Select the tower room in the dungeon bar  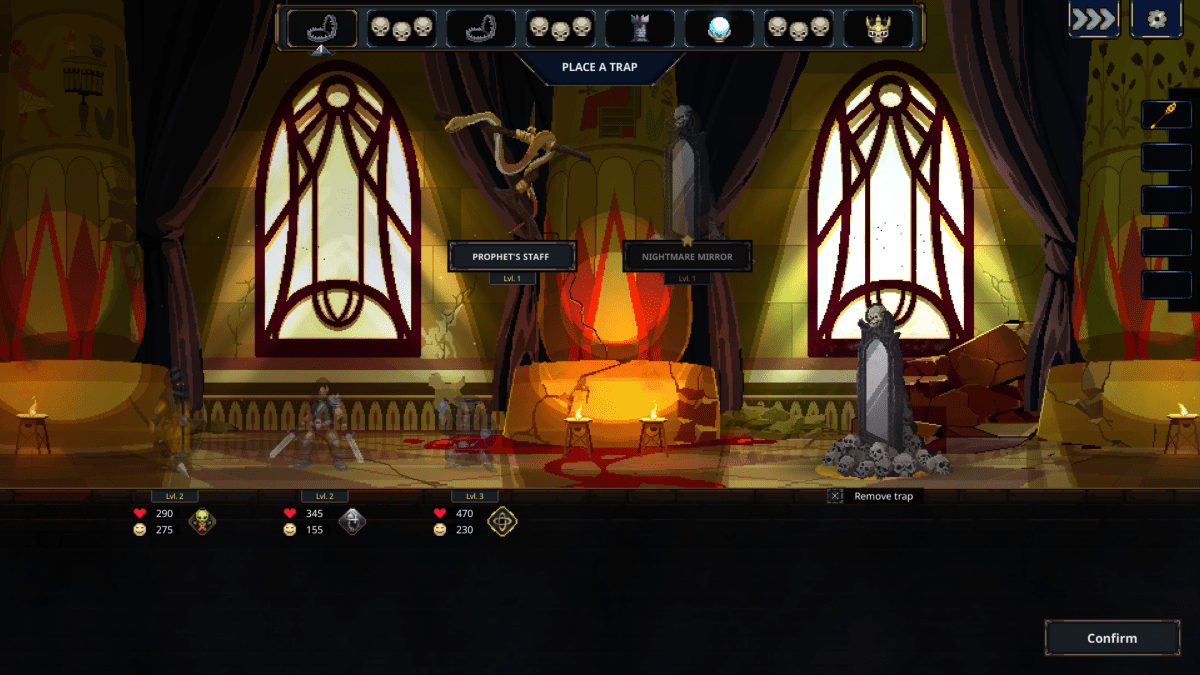click(x=640, y=28)
